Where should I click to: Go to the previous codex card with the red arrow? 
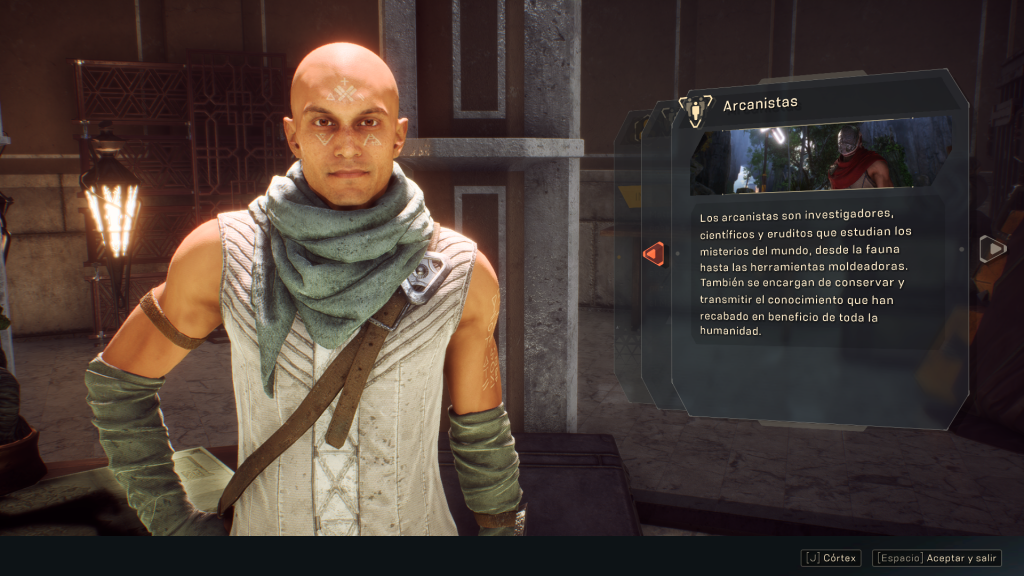pos(653,254)
